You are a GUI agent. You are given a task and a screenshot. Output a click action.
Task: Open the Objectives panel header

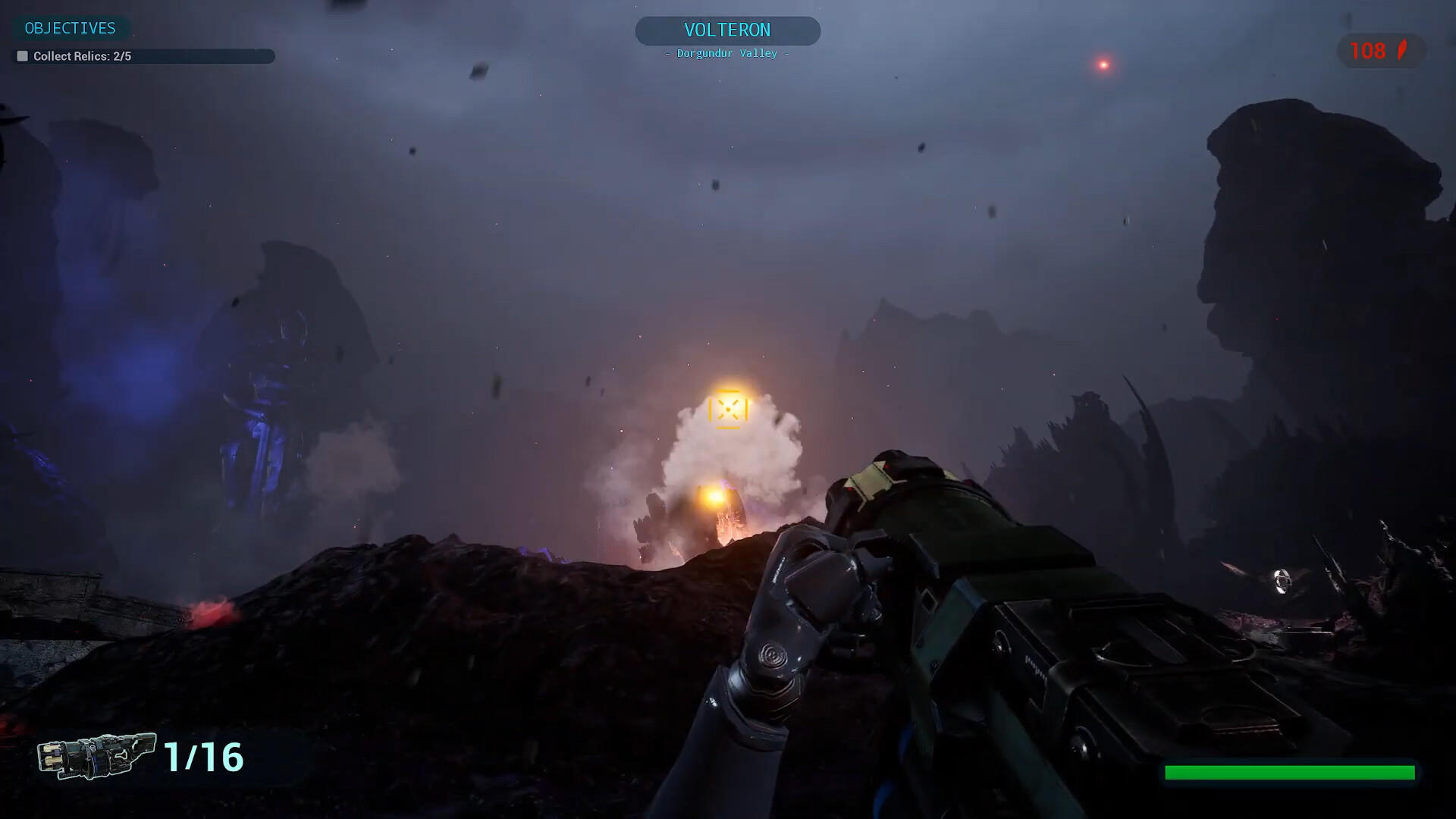coord(71,29)
